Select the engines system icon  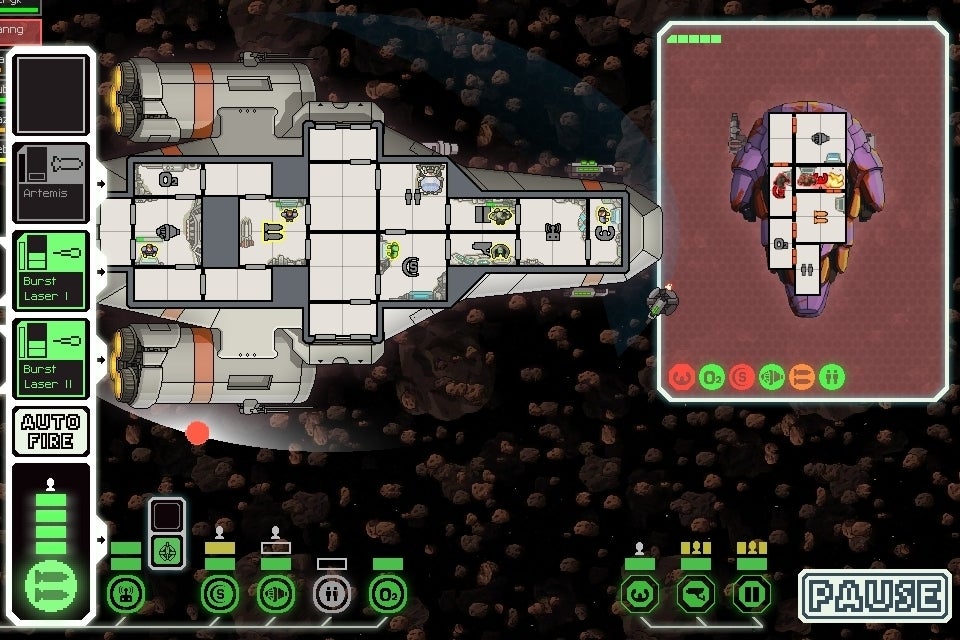click(276, 595)
